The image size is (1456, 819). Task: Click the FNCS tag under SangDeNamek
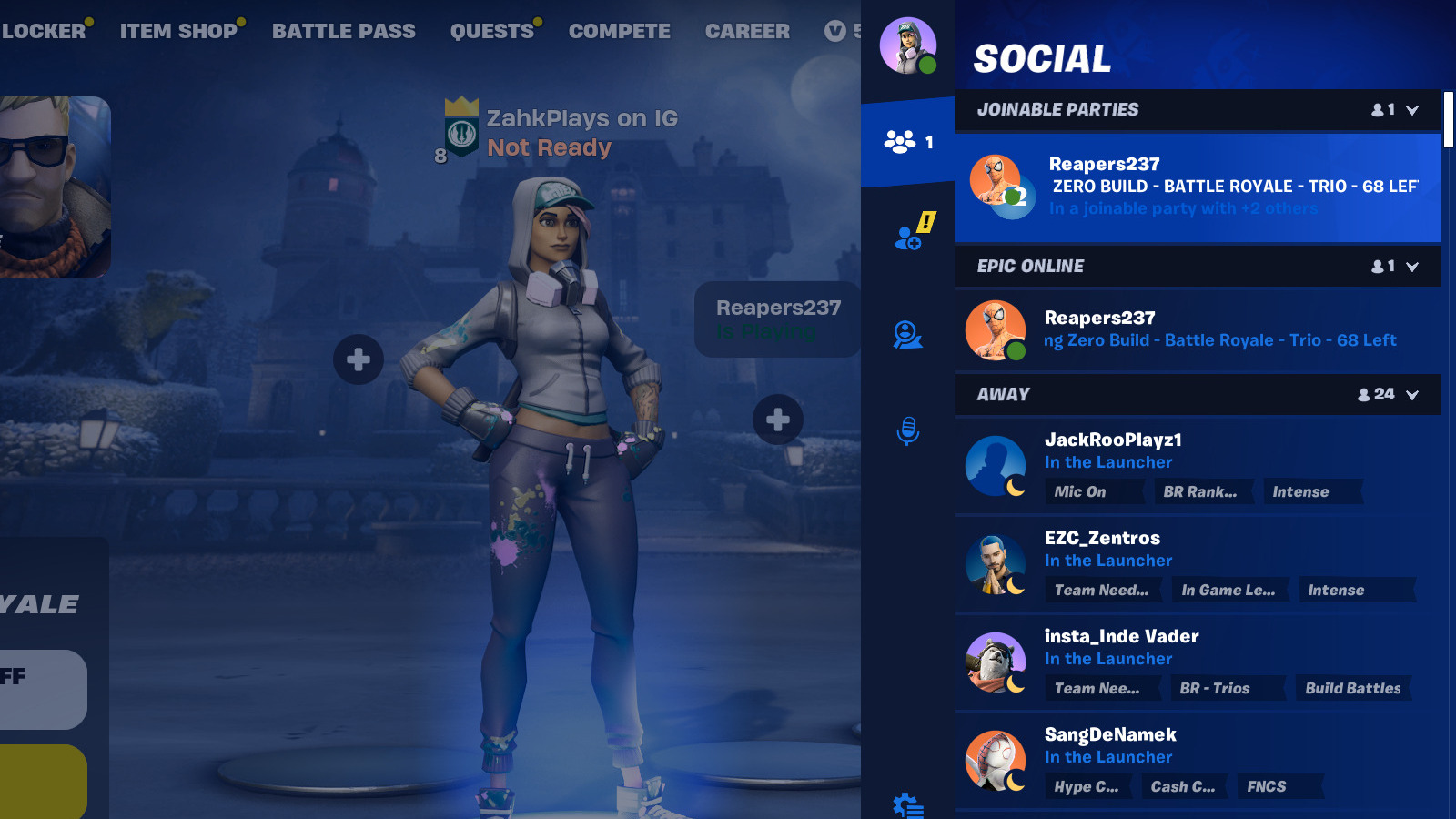tap(1279, 786)
